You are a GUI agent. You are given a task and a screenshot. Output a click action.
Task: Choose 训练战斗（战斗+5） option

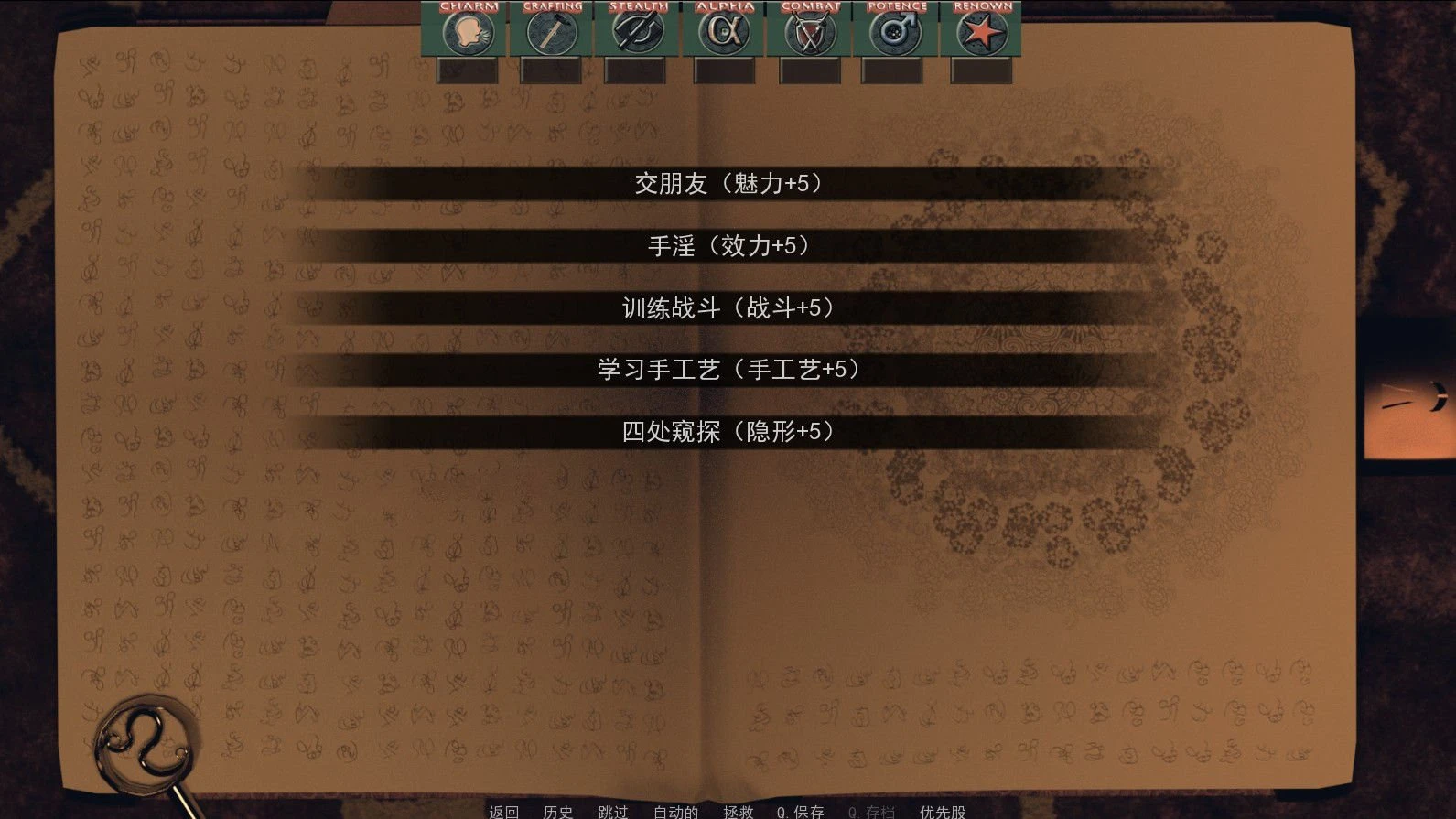click(728, 307)
